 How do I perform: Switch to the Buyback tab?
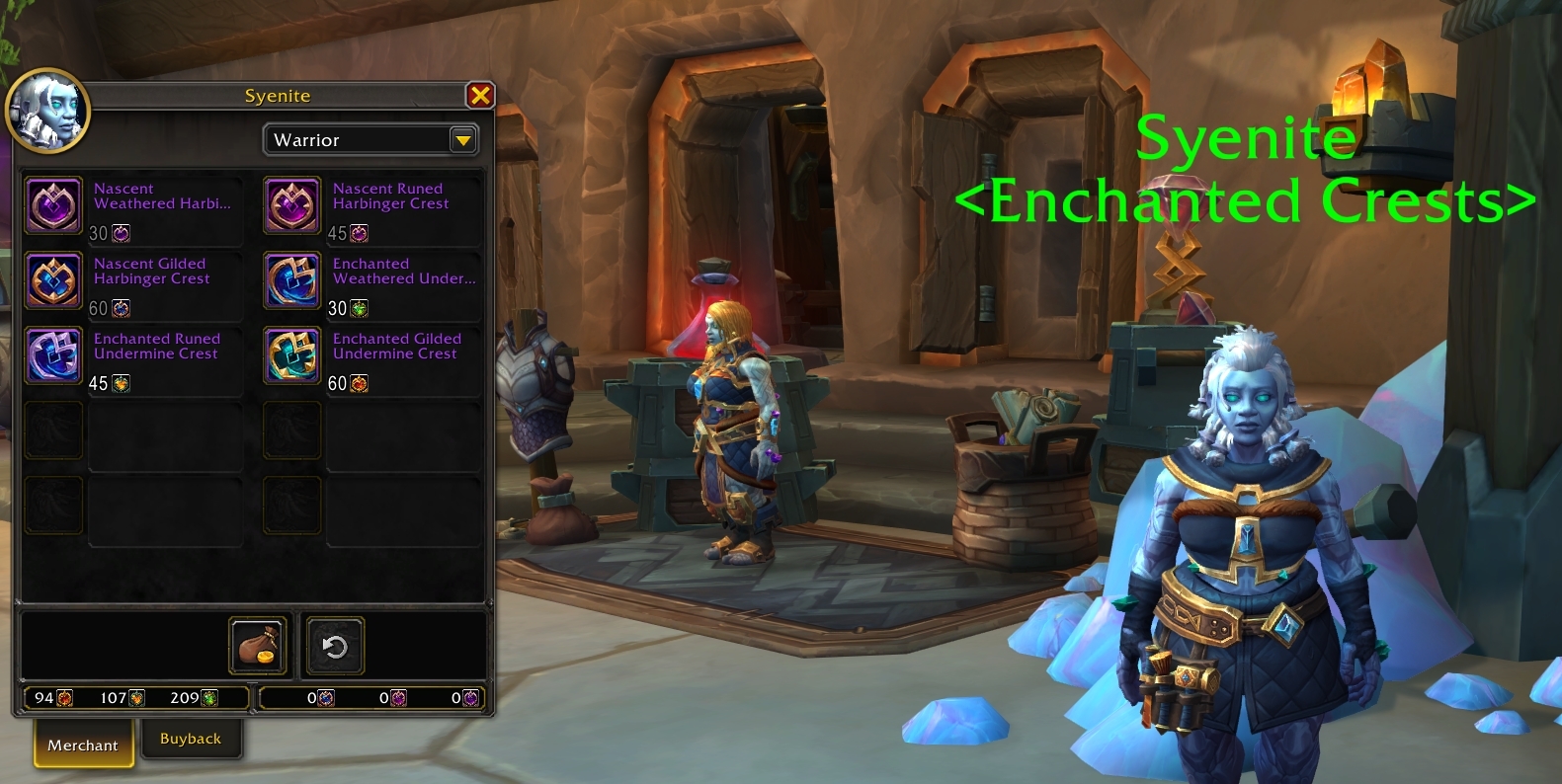[x=192, y=738]
